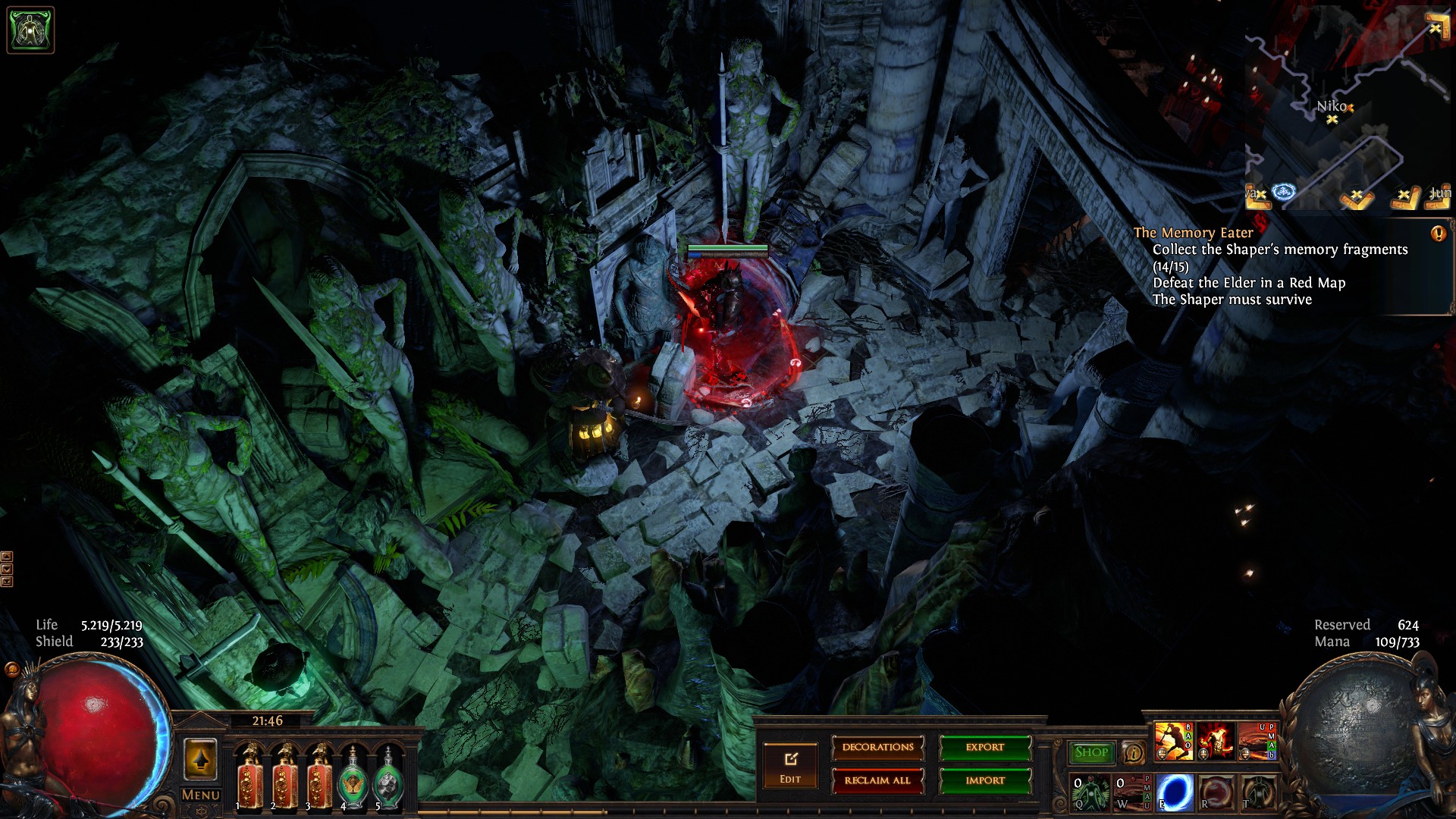
Task: Open the Menu button
Action: [201, 795]
